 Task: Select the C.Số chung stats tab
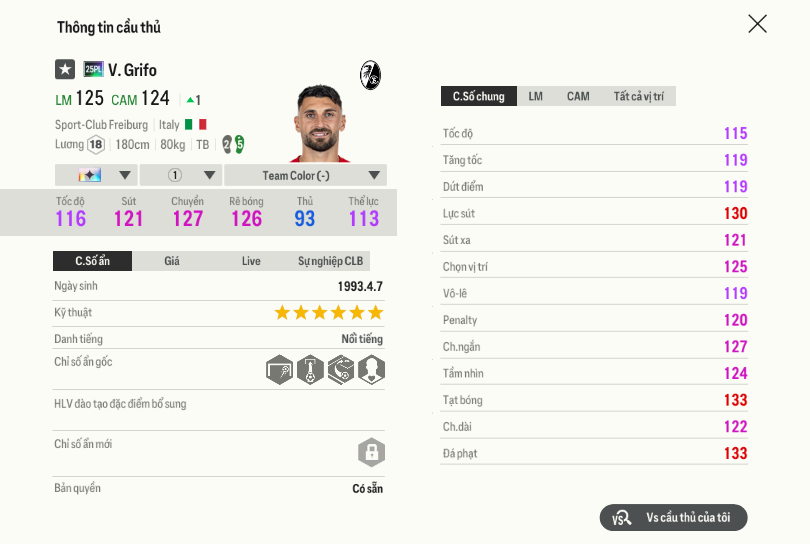click(479, 96)
